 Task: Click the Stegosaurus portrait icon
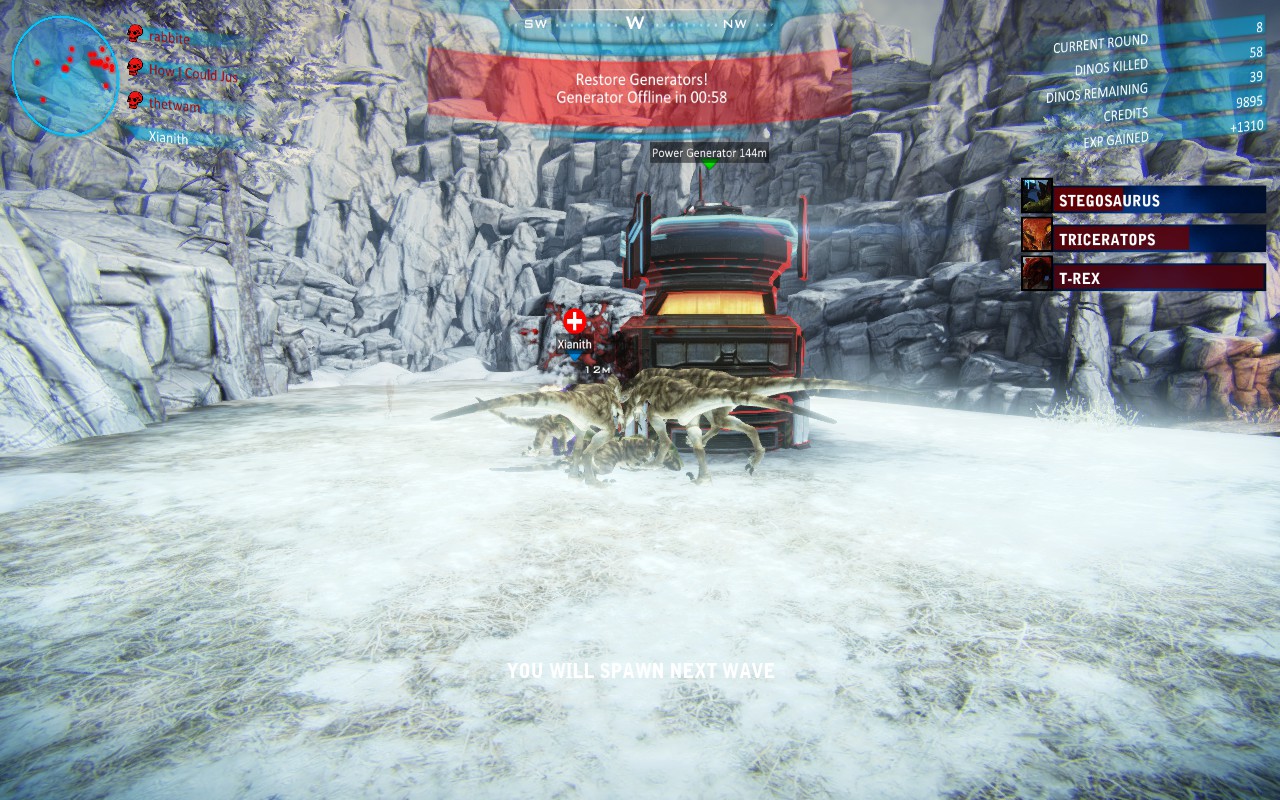[x=1037, y=196]
